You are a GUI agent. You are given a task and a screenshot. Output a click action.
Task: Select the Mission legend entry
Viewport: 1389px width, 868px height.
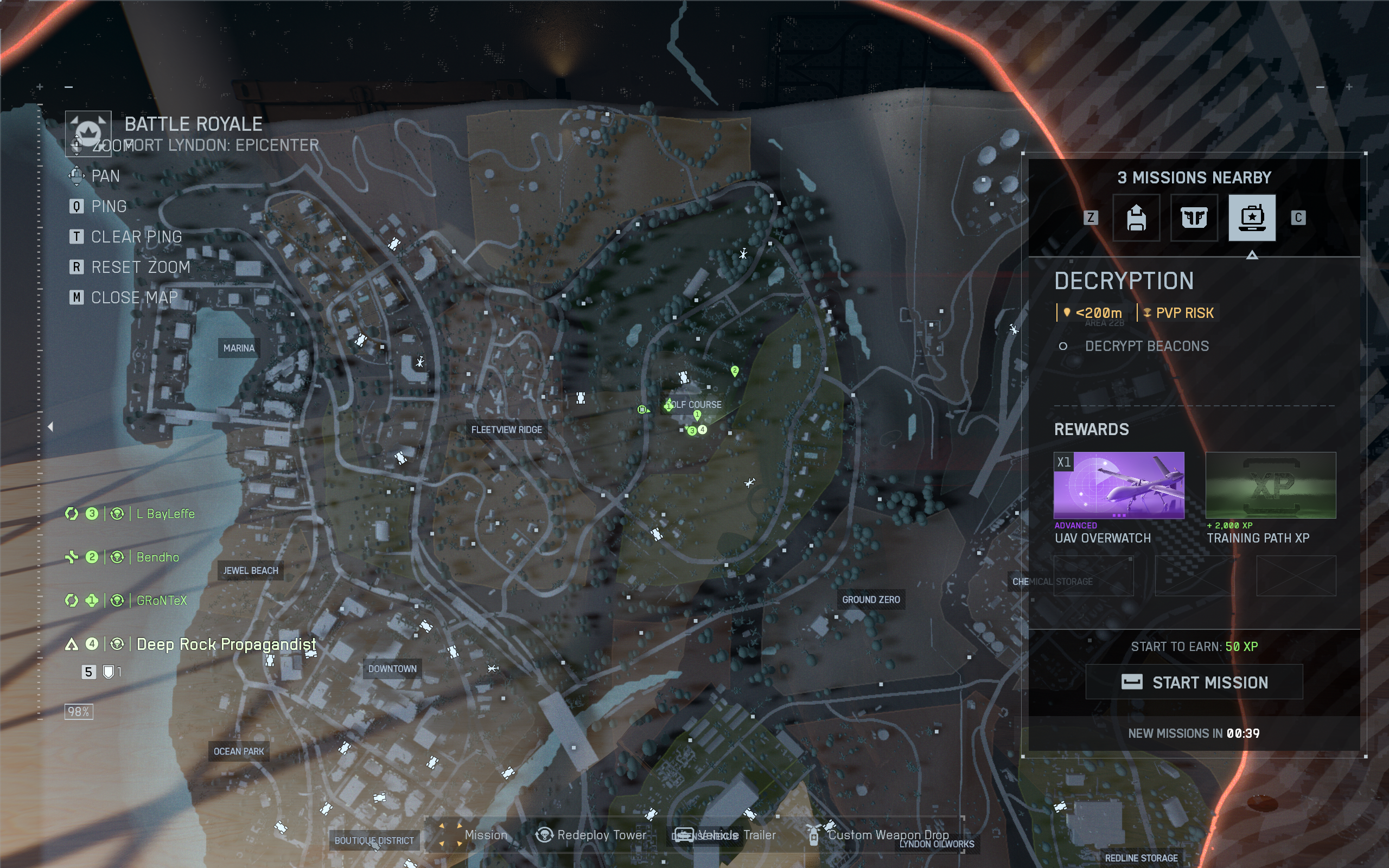(x=475, y=835)
